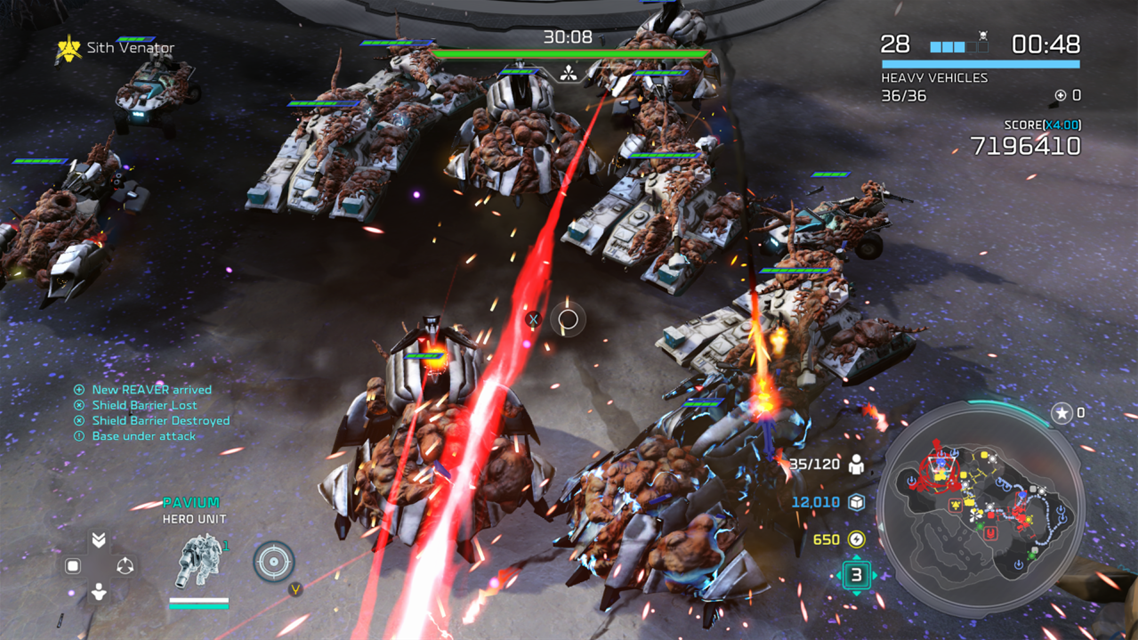This screenshot has width=1138, height=640.
Task: Click the power lightning bolt icon
Action: pos(856,540)
